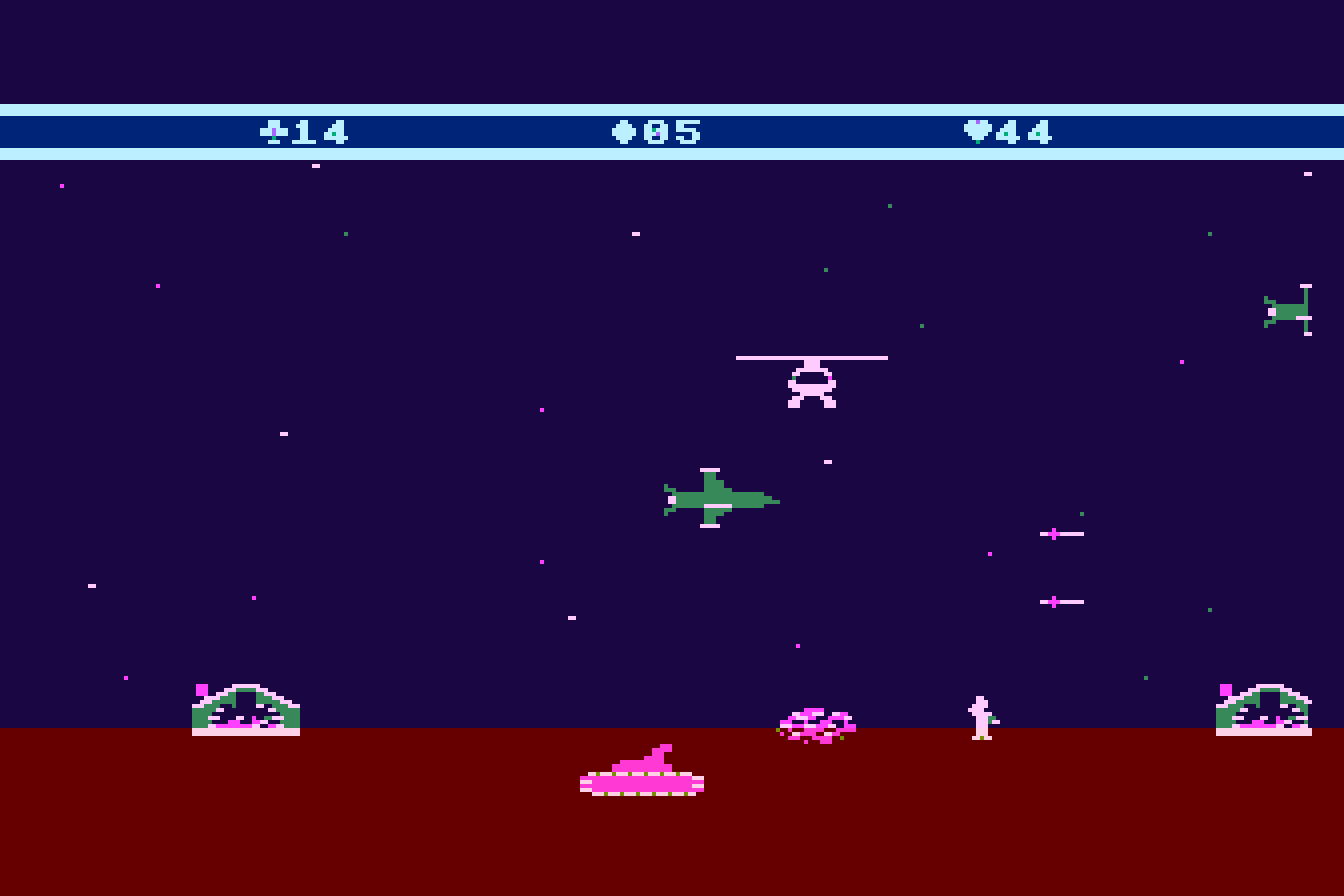The image size is (1344, 896).
Task: Click the club icon beside the 14 counter
Action: click(x=274, y=129)
